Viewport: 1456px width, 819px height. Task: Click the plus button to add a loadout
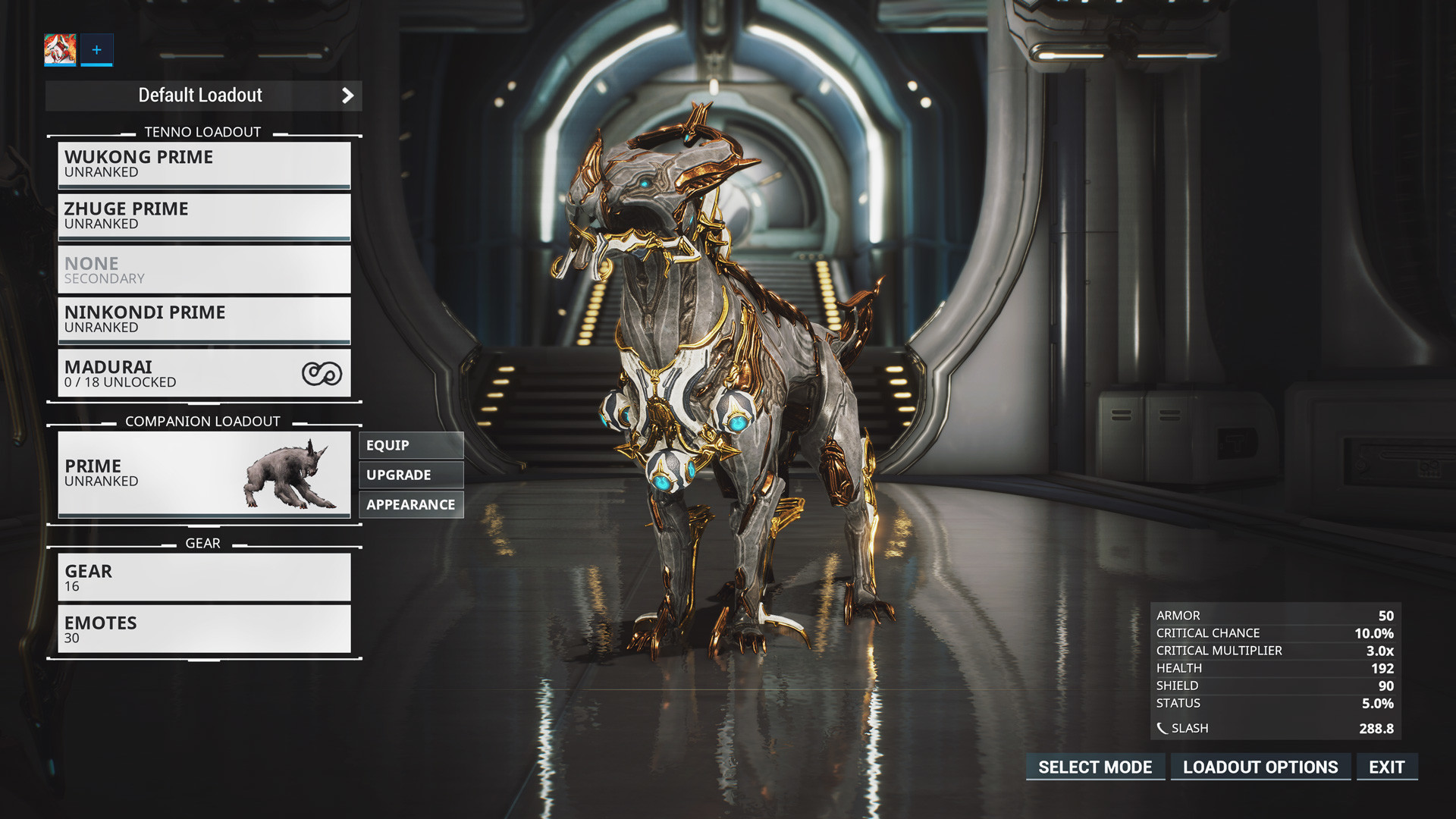96,50
